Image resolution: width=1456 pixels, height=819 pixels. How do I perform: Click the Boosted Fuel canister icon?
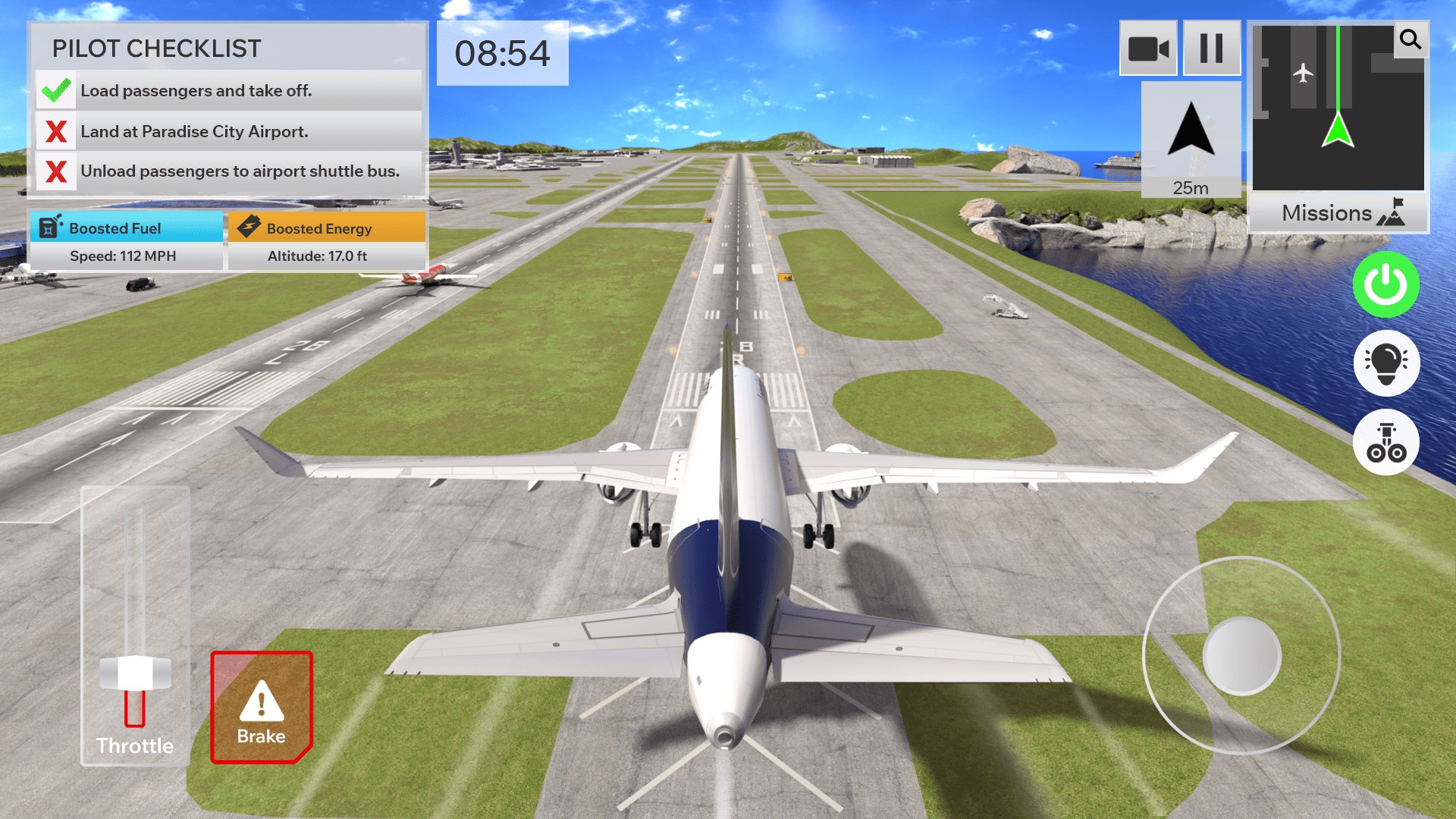[x=49, y=227]
